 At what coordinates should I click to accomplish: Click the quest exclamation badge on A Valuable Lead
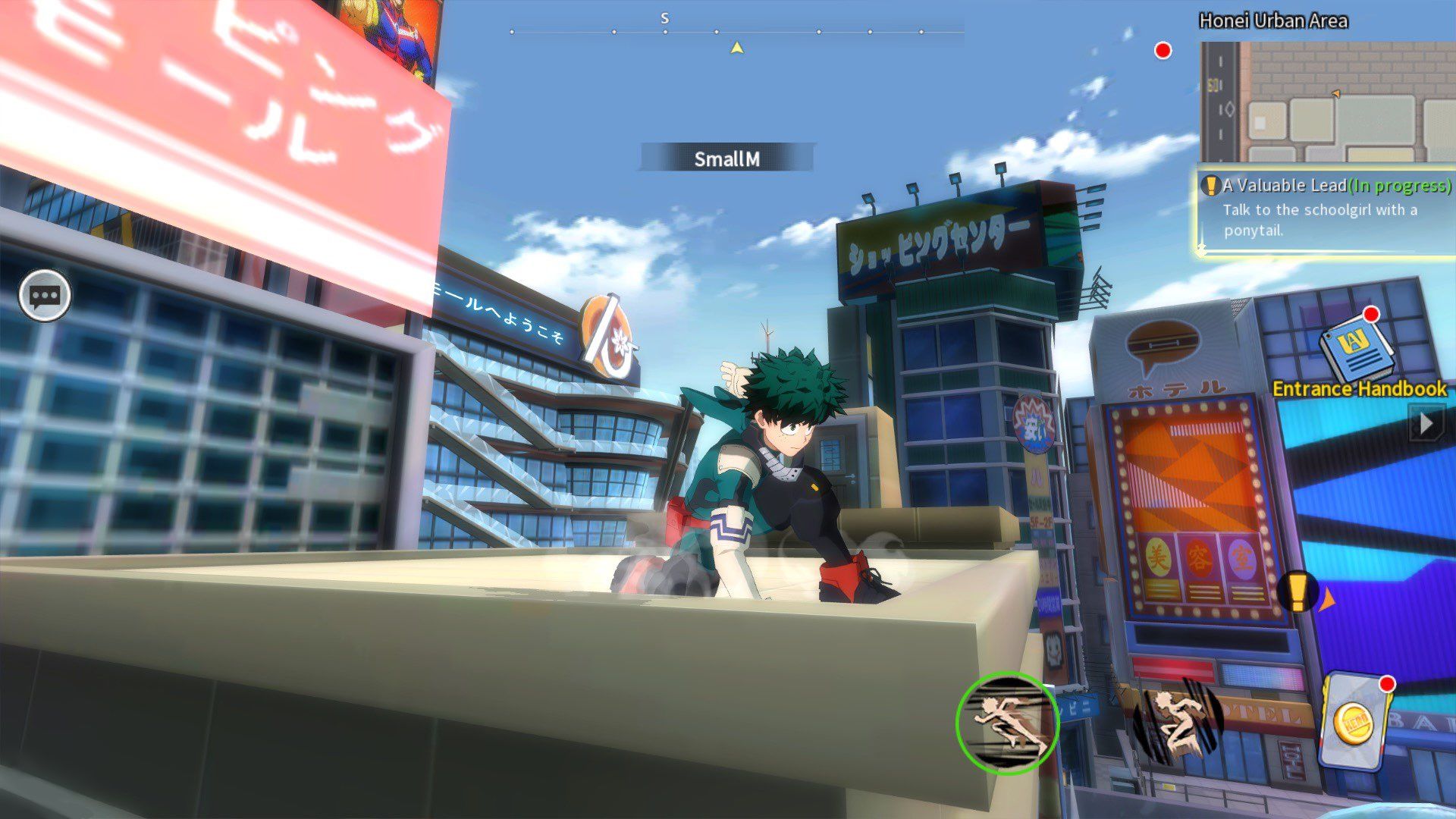click(x=1212, y=185)
